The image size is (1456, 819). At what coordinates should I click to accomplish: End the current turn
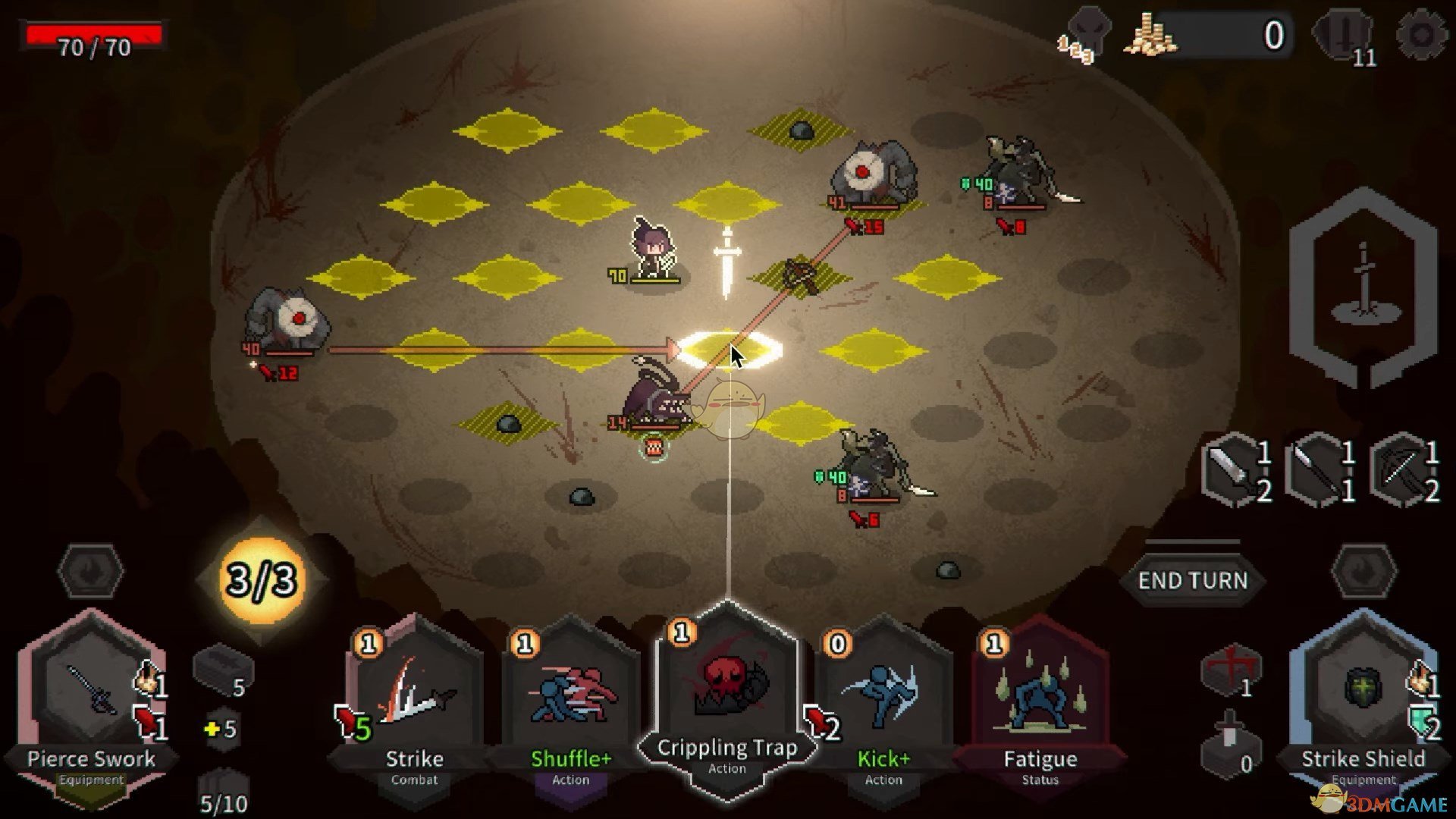[1192, 581]
